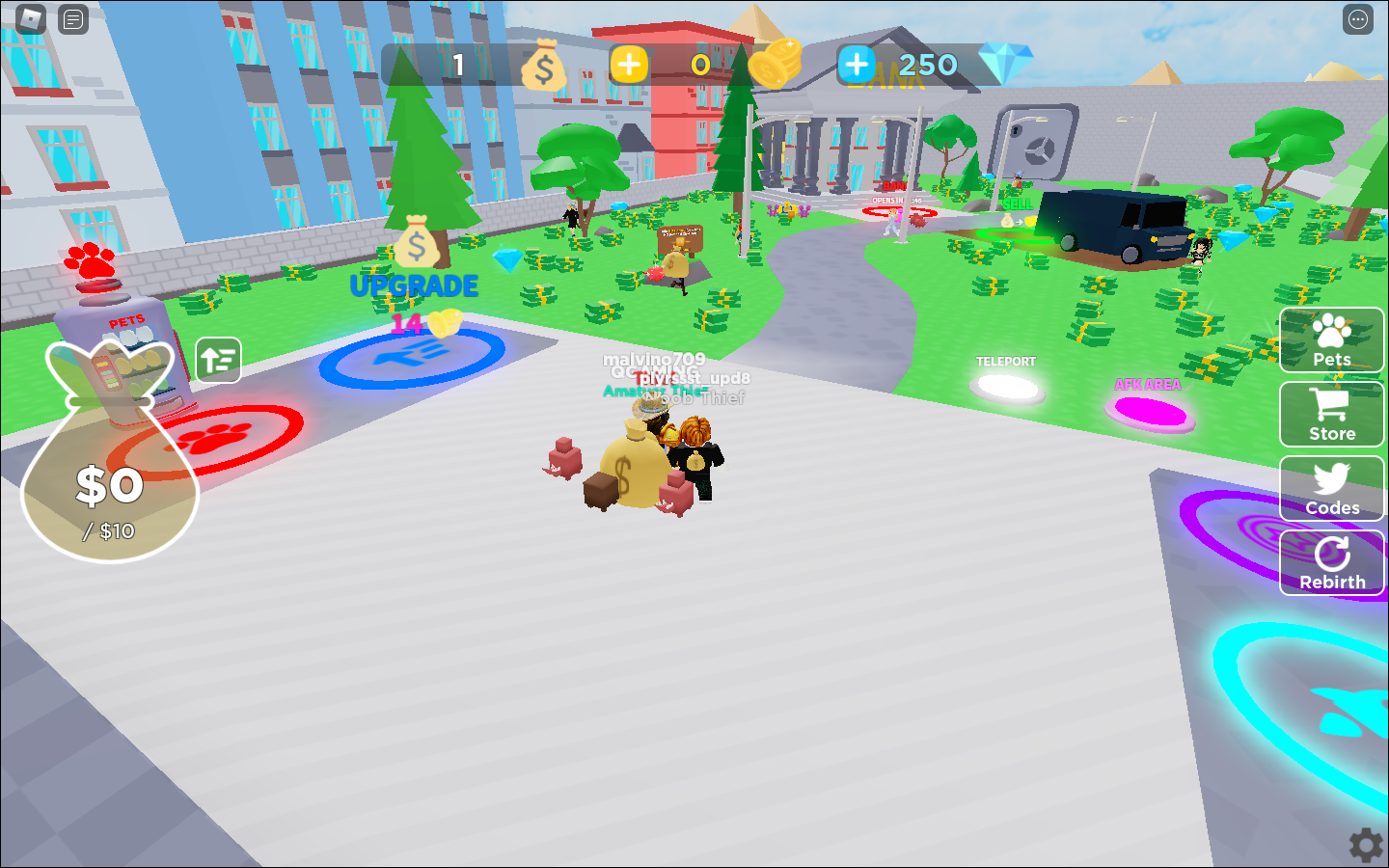1389x868 pixels.
Task: Click the gold coin currency icon
Action: pos(775,63)
